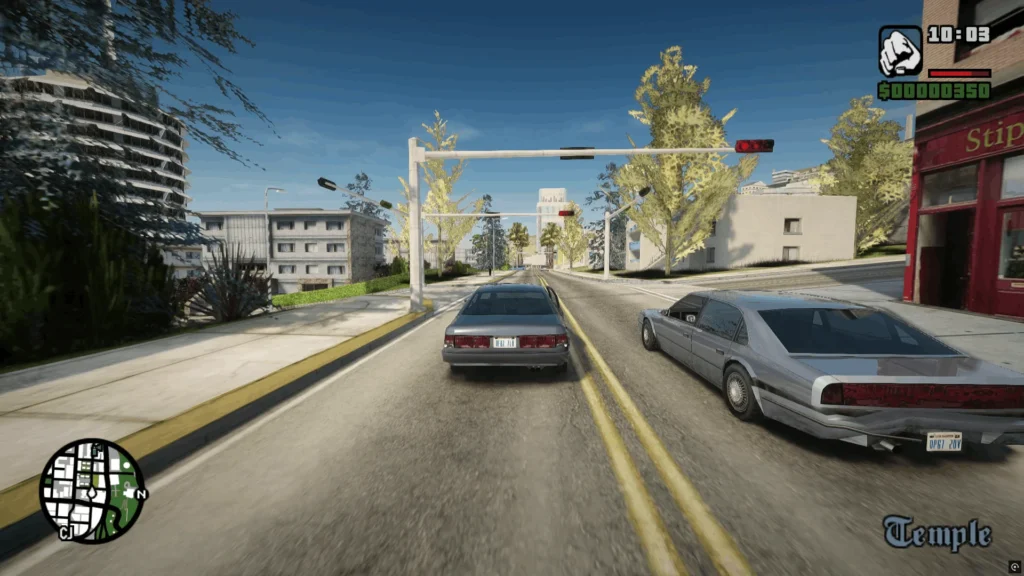The image size is (1024, 576).
Task: Open the circular radar minimap
Action: (92, 489)
